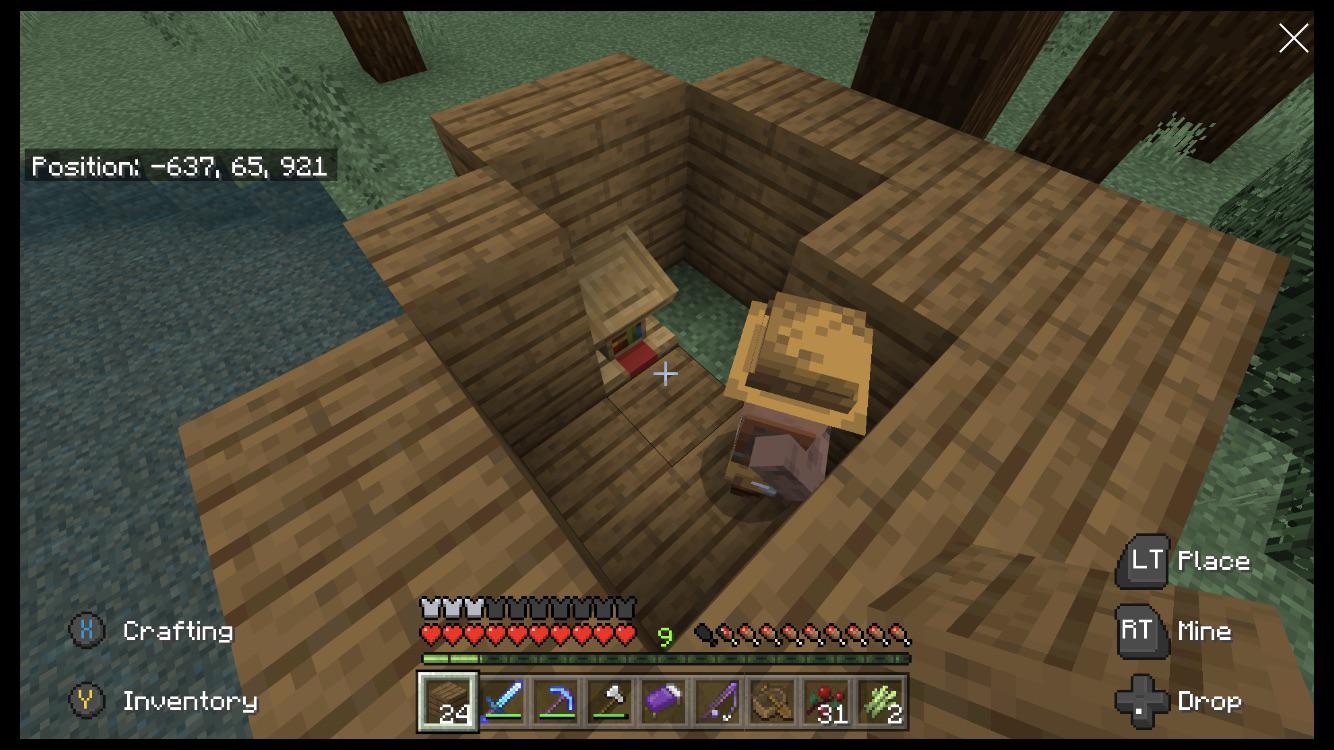Click the Y controller button icon beside Inventory

87,701
